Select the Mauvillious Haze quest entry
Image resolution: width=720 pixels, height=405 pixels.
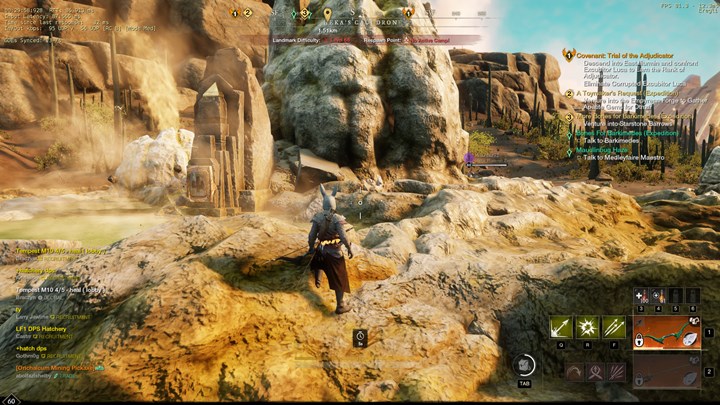click(x=609, y=150)
